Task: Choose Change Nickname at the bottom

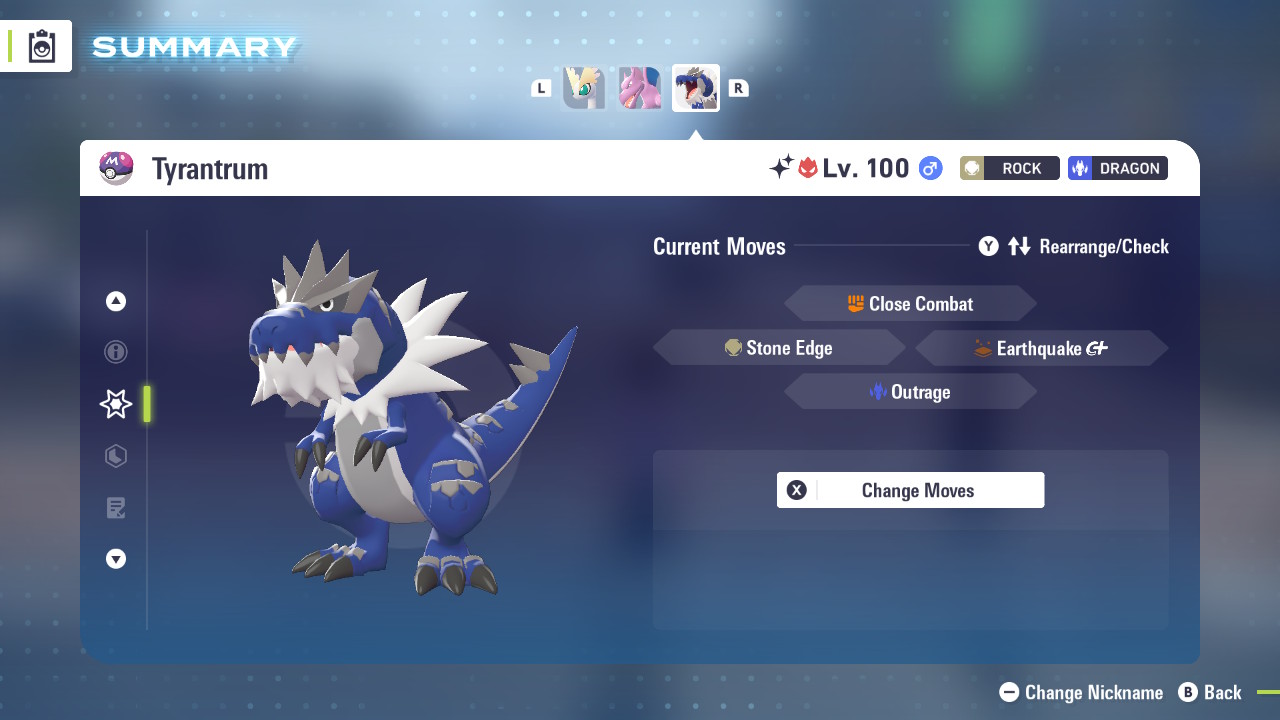Action: pos(1081,692)
